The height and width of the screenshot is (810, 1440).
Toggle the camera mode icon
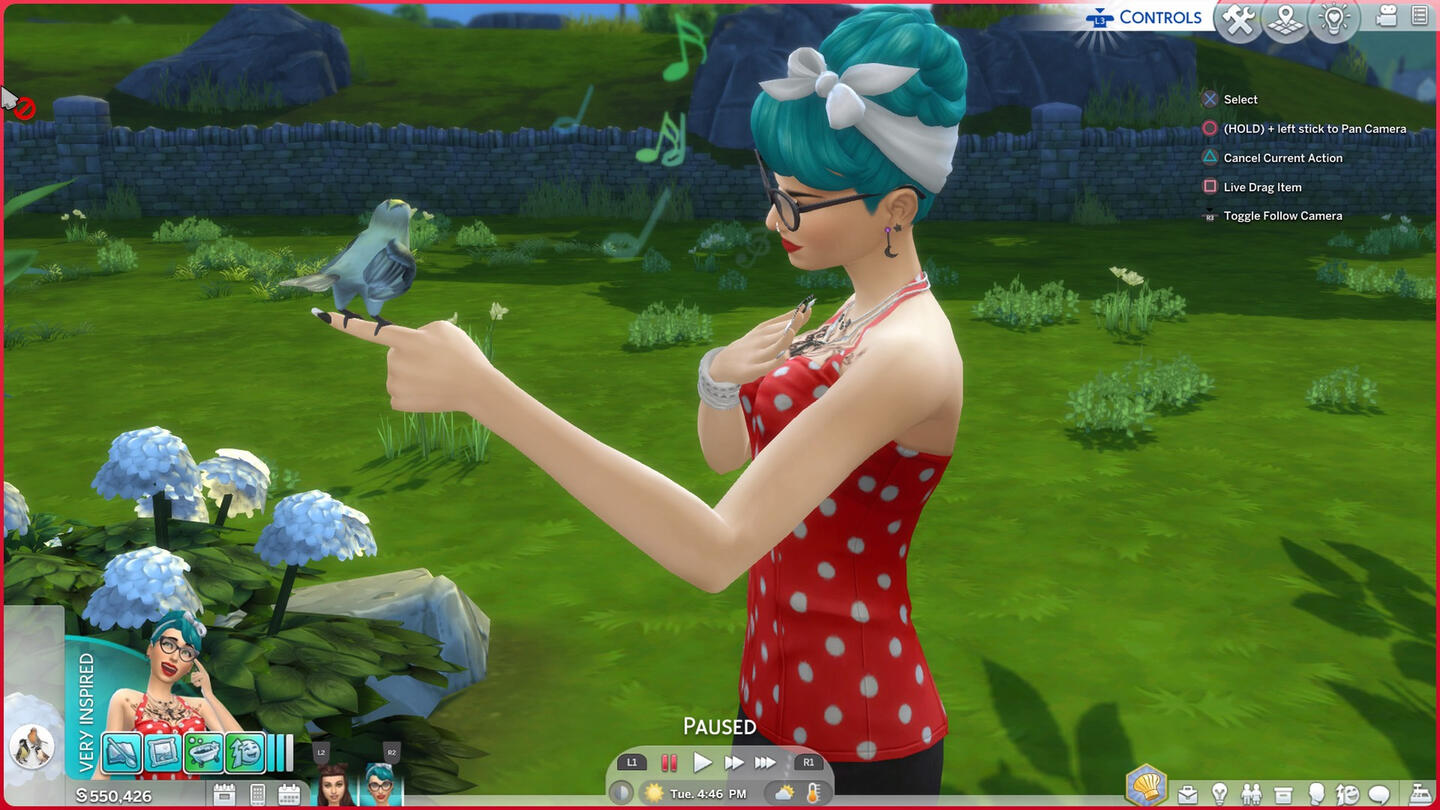tap(1387, 16)
